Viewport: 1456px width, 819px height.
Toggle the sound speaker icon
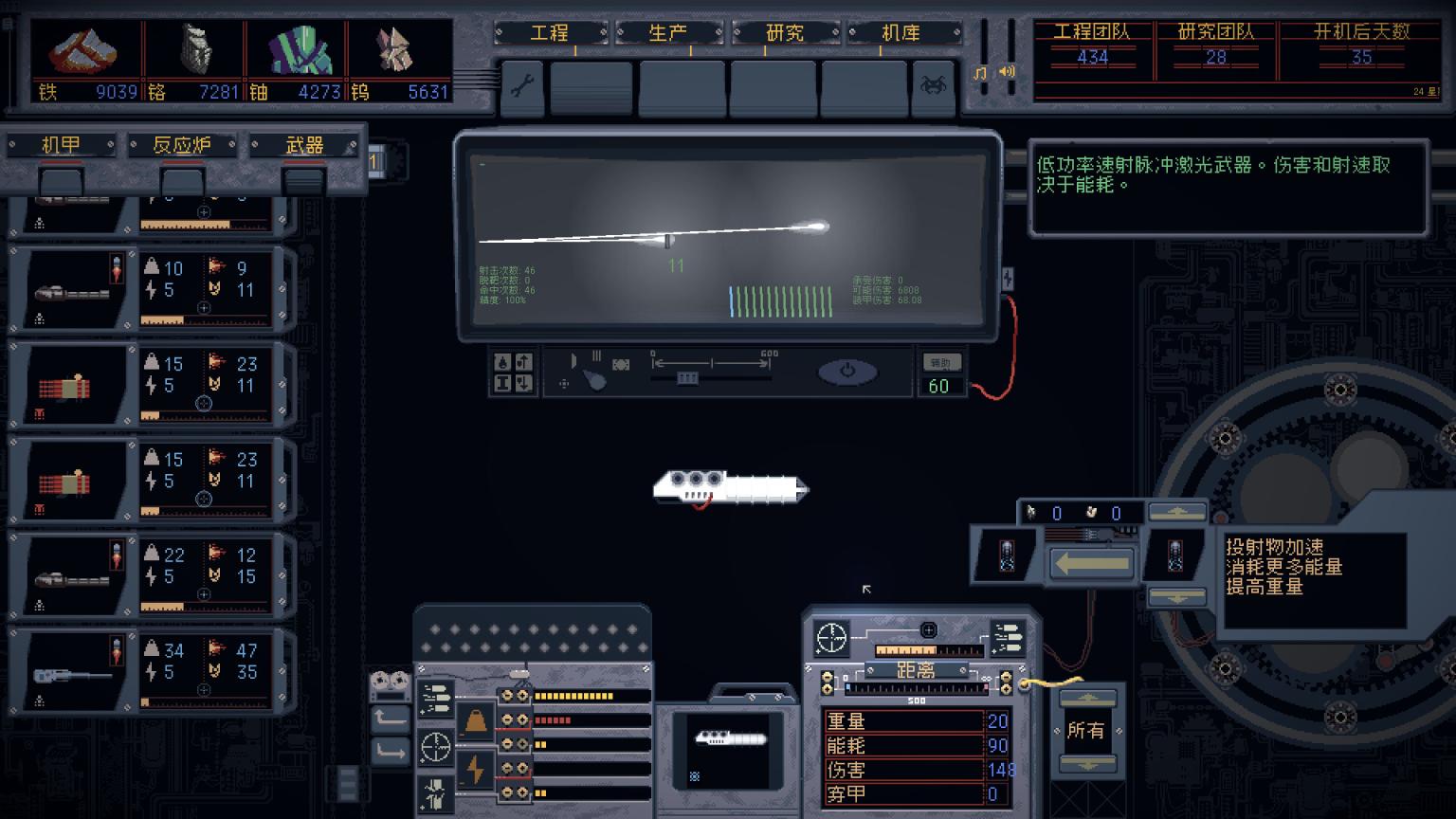(x=1007, y=71)
